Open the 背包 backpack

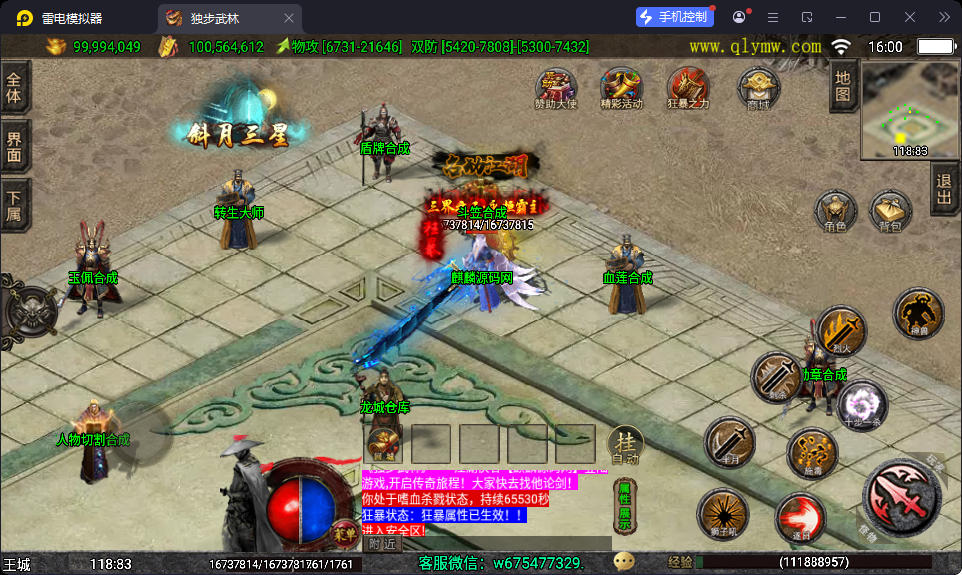pyautogui.click(x=890, y=212)
